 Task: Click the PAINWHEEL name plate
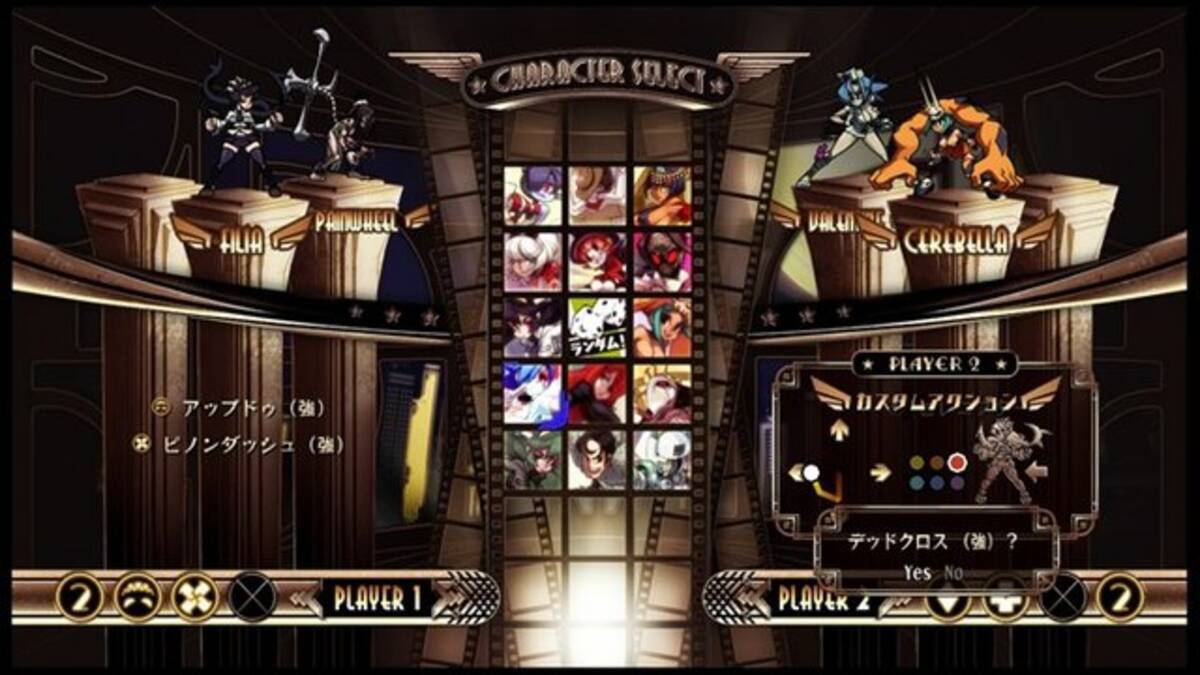(x=356, y=222)
